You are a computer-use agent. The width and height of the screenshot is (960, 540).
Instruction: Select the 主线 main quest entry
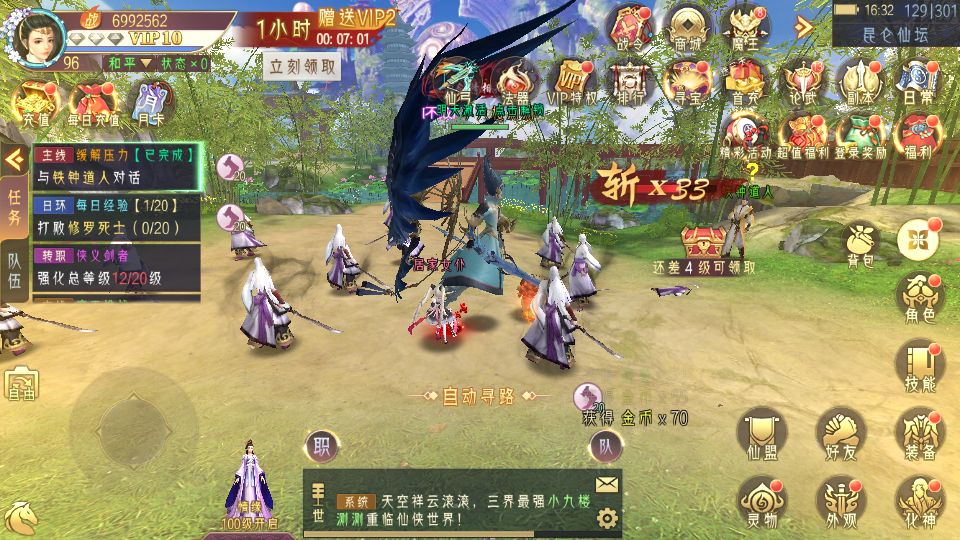(x=117, y=166)
